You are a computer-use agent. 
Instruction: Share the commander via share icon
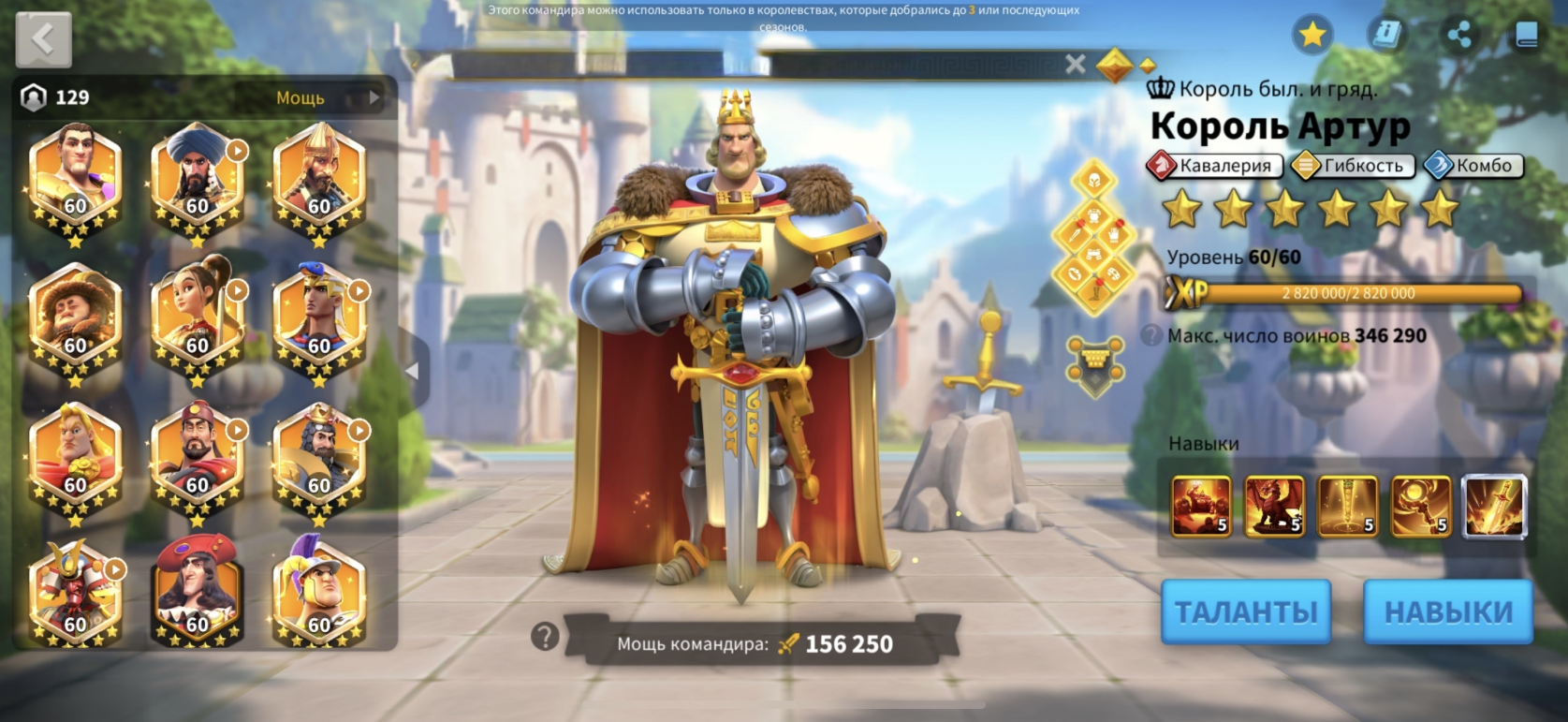tap(1458, 36)
